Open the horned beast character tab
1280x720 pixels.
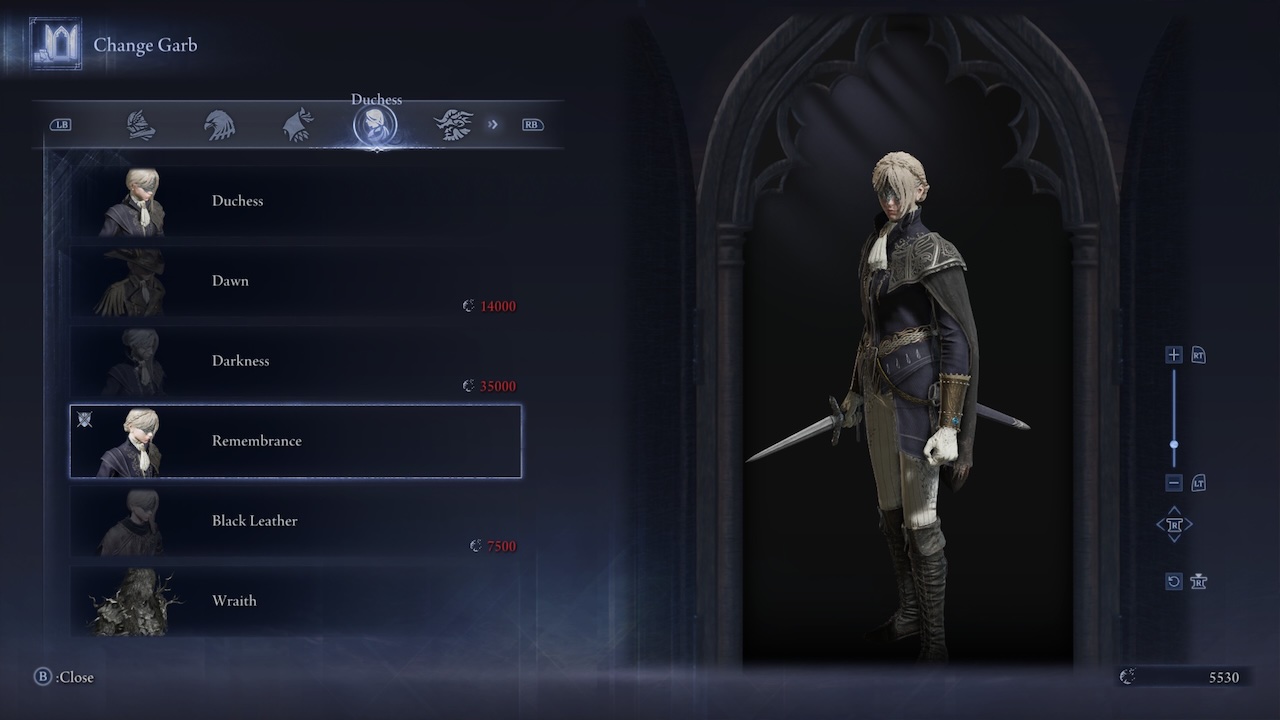tap(453, 125)
